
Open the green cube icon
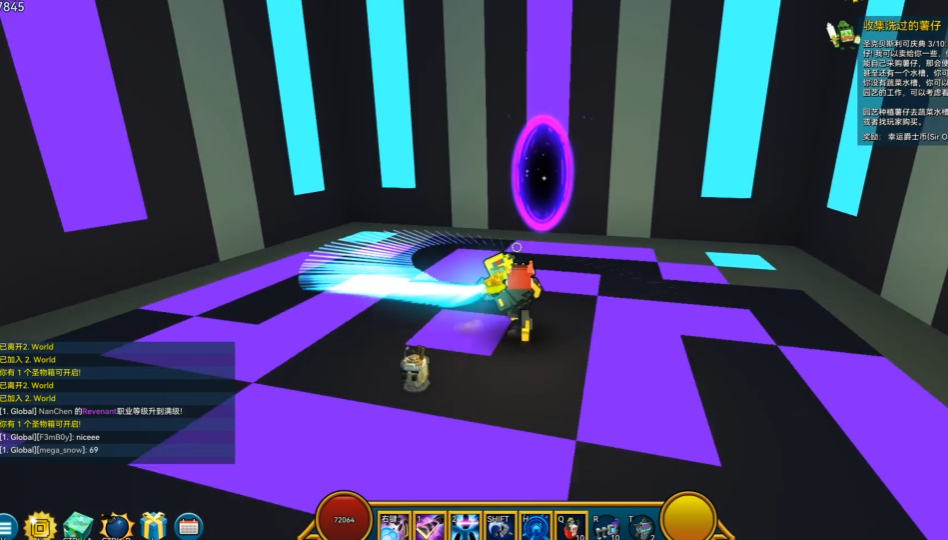(x=77, y=526)
